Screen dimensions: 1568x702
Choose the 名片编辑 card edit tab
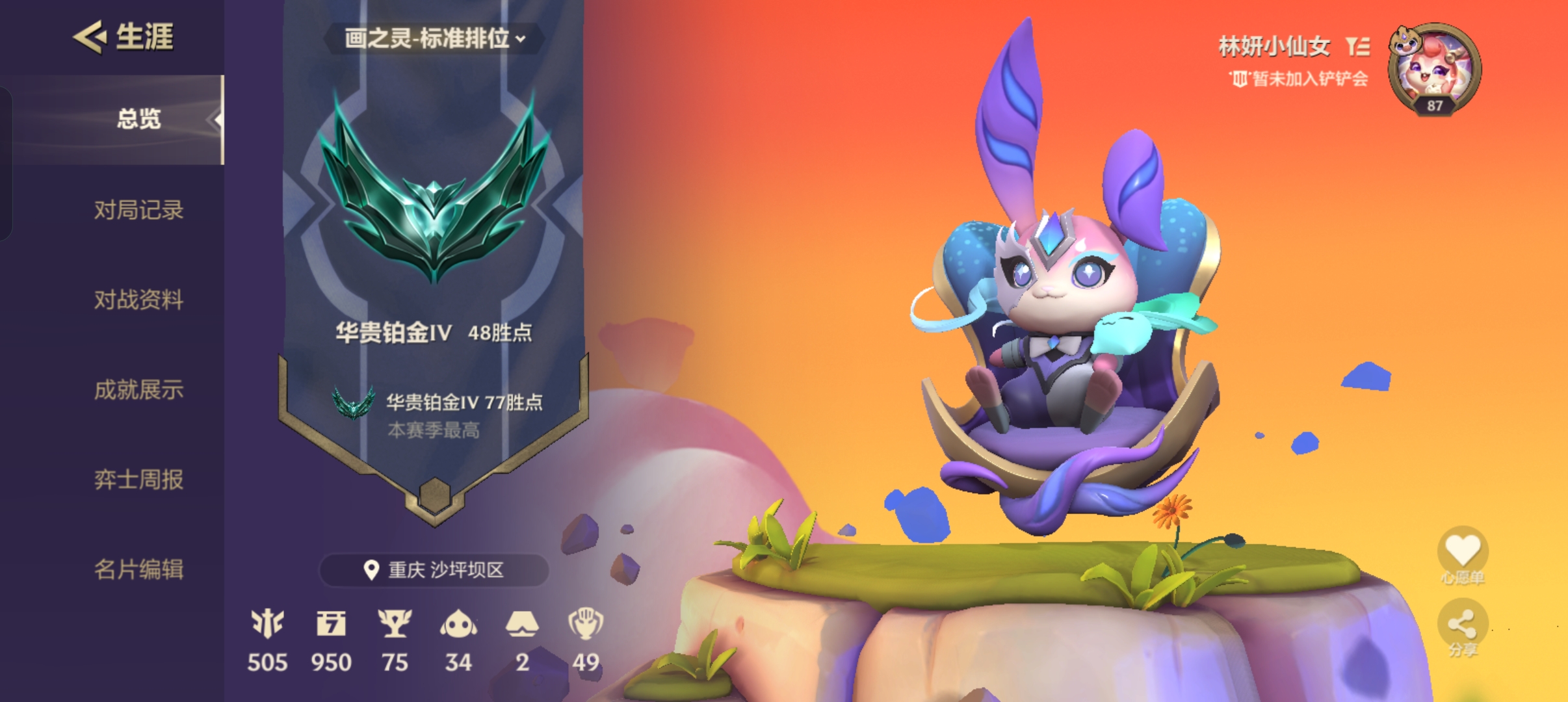point(138,569)
